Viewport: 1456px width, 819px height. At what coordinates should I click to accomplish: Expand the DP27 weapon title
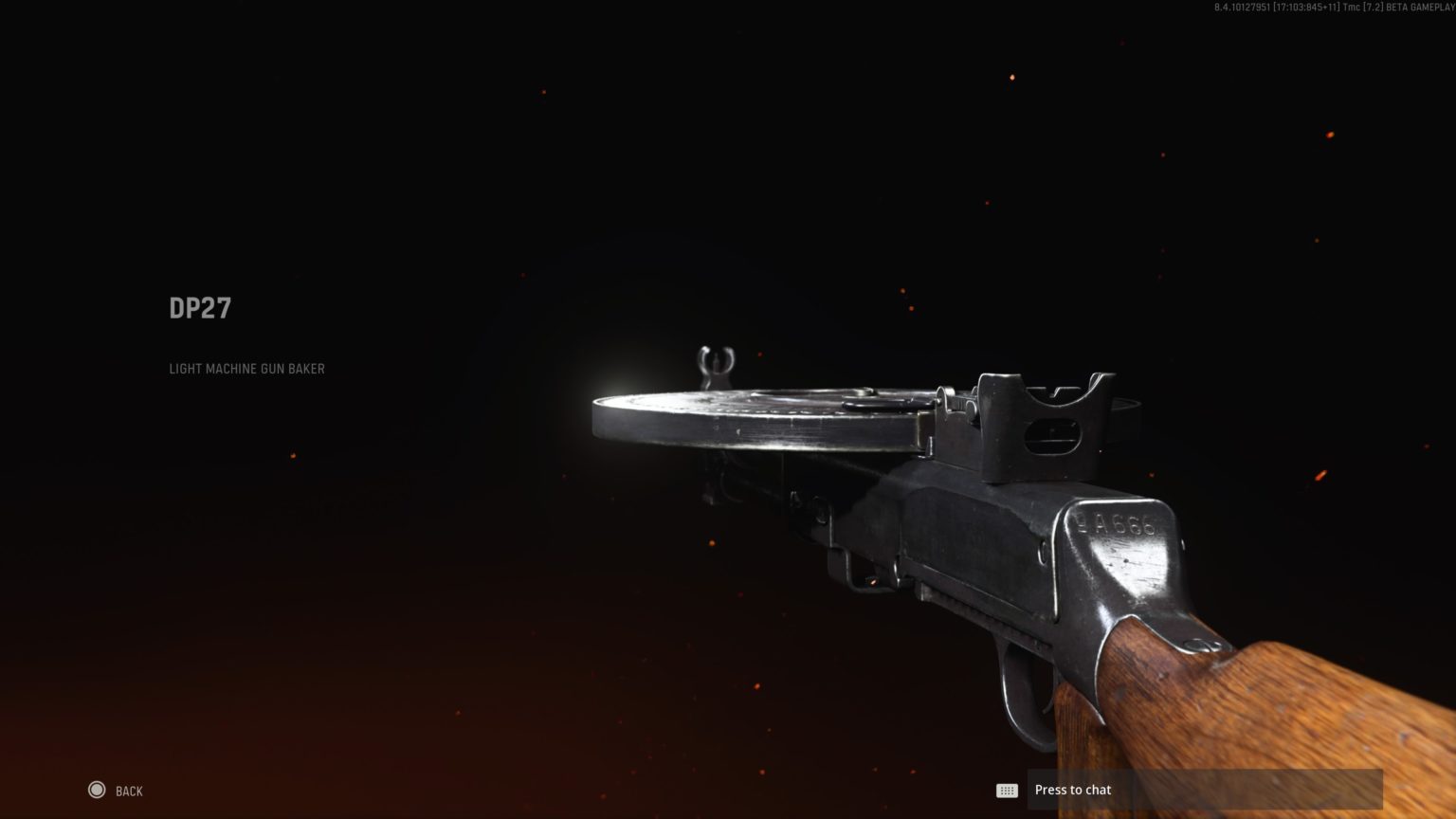coord(200,307)
